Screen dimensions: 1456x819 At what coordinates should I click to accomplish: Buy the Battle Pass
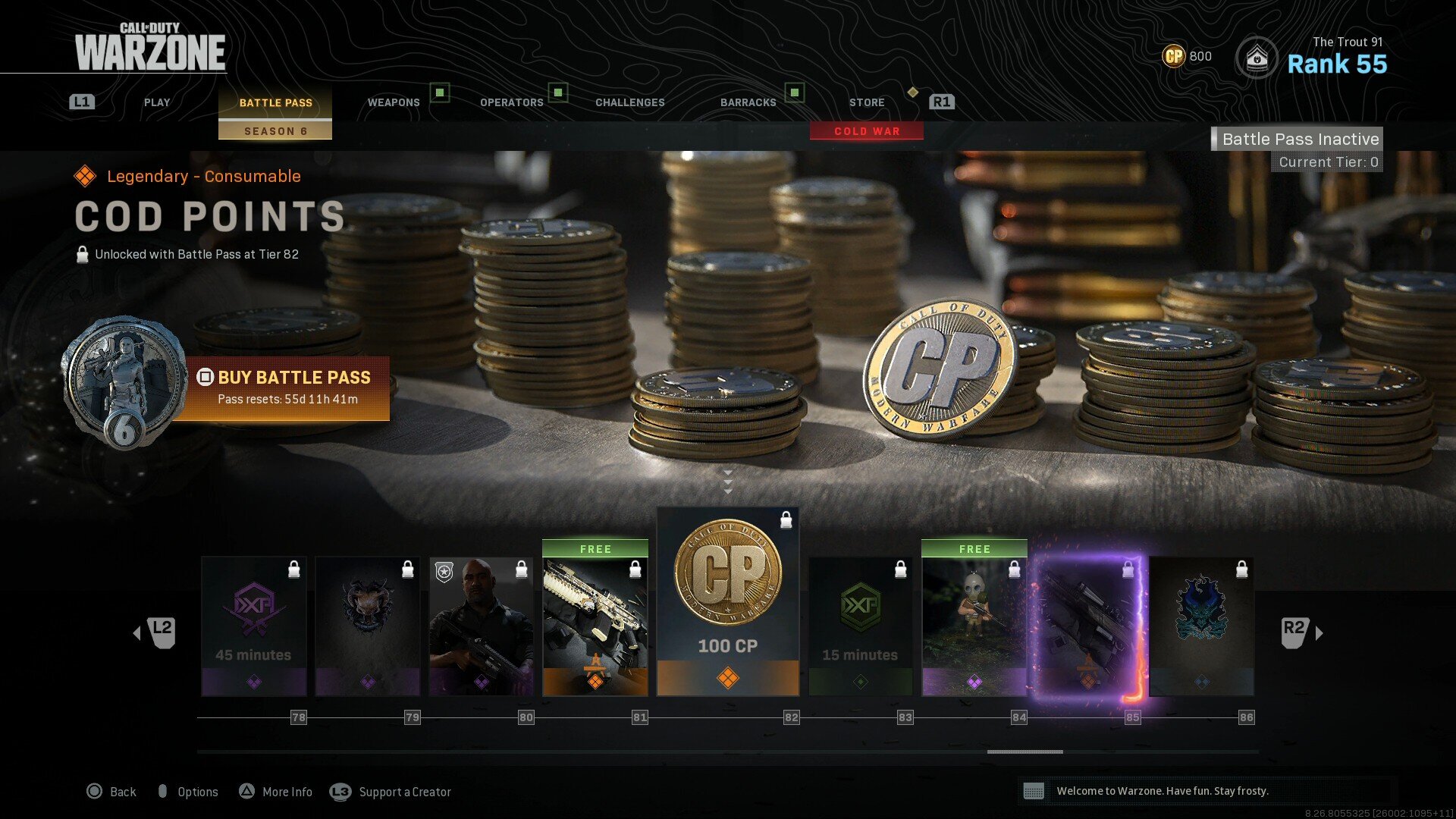(x=288, y=388)
